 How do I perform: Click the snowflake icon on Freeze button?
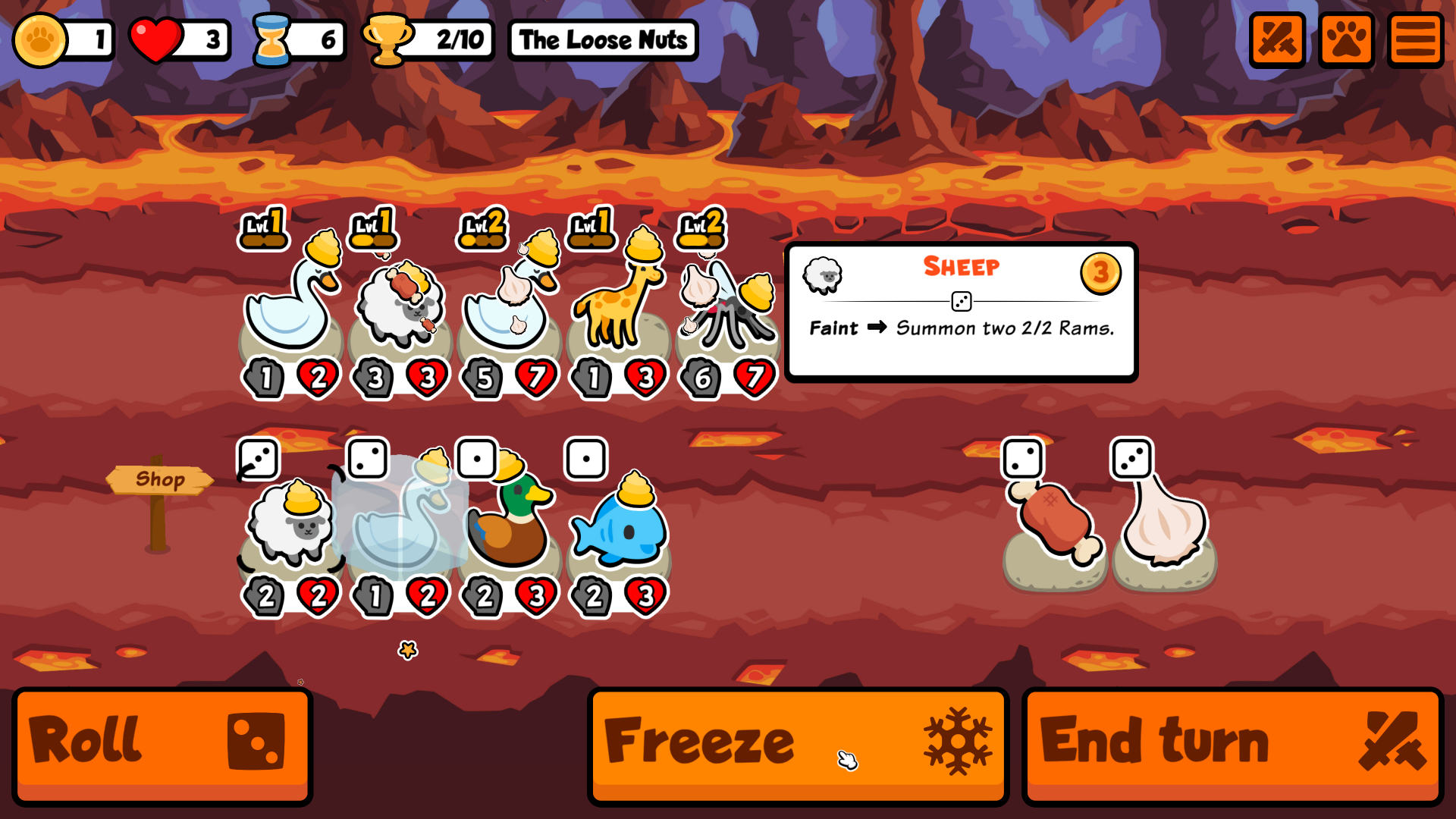click(x=957, y=742)
